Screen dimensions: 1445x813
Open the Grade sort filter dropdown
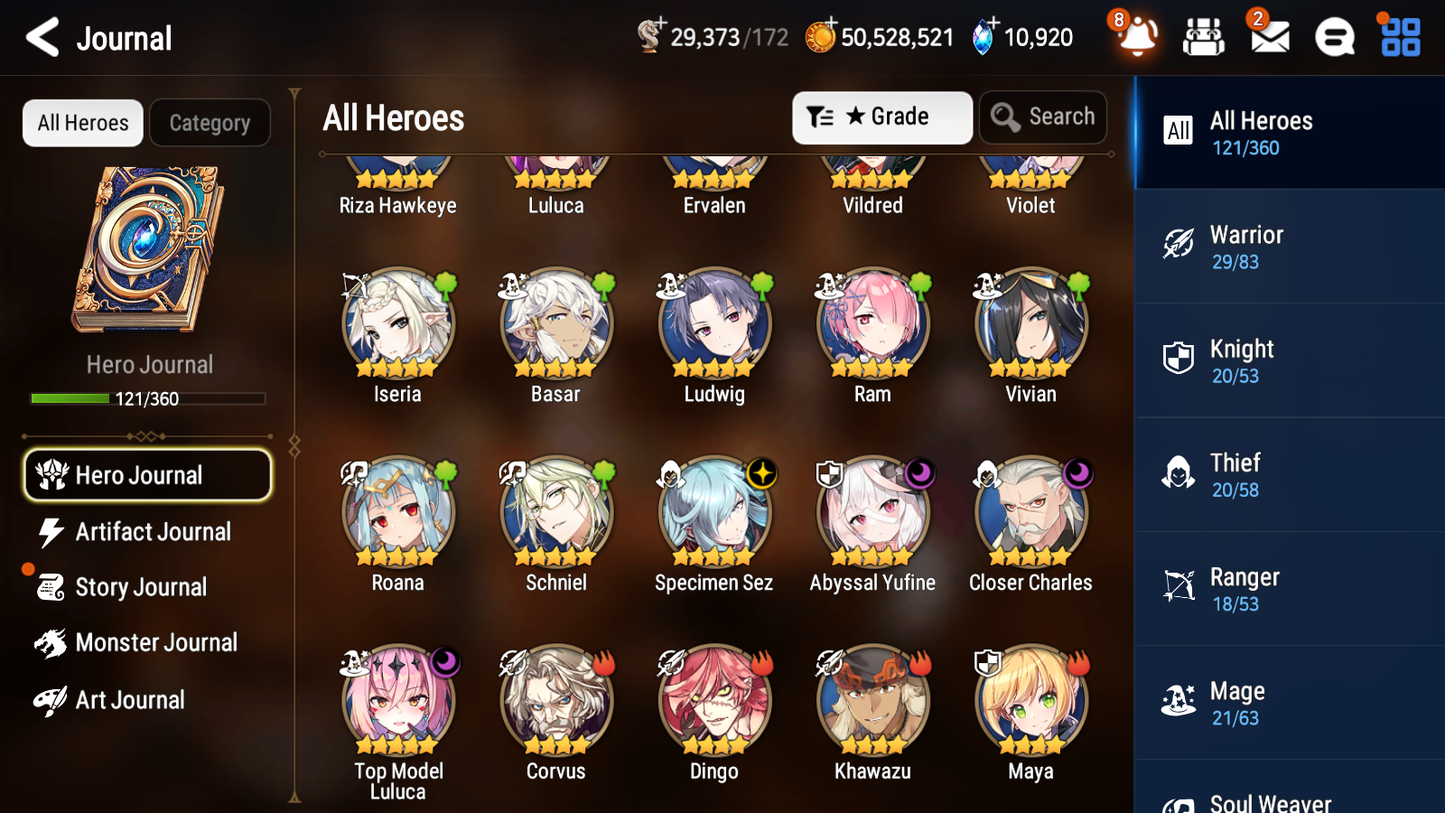tap(882, 117)
